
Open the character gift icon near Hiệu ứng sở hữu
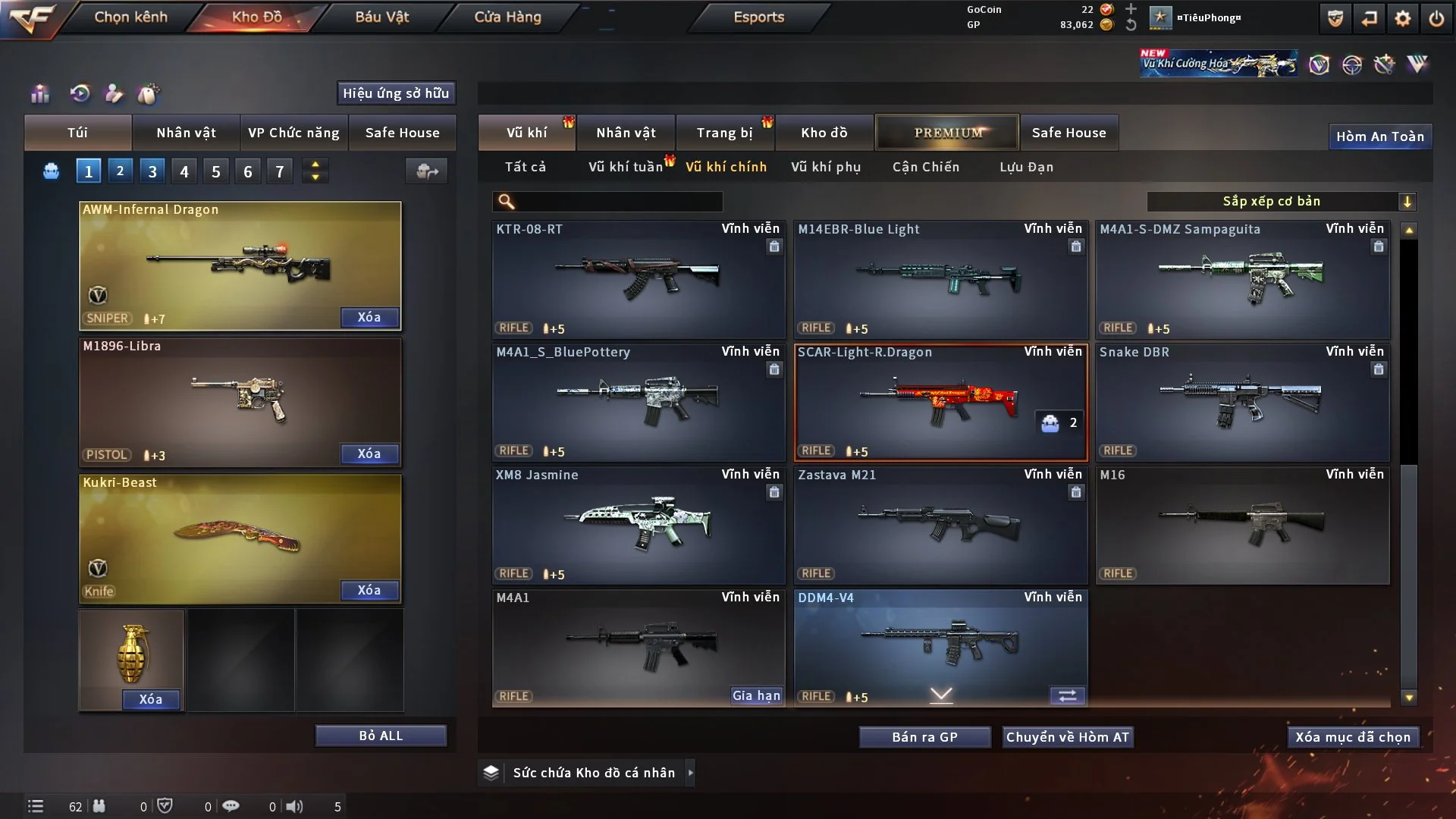[x=114, y=93]
